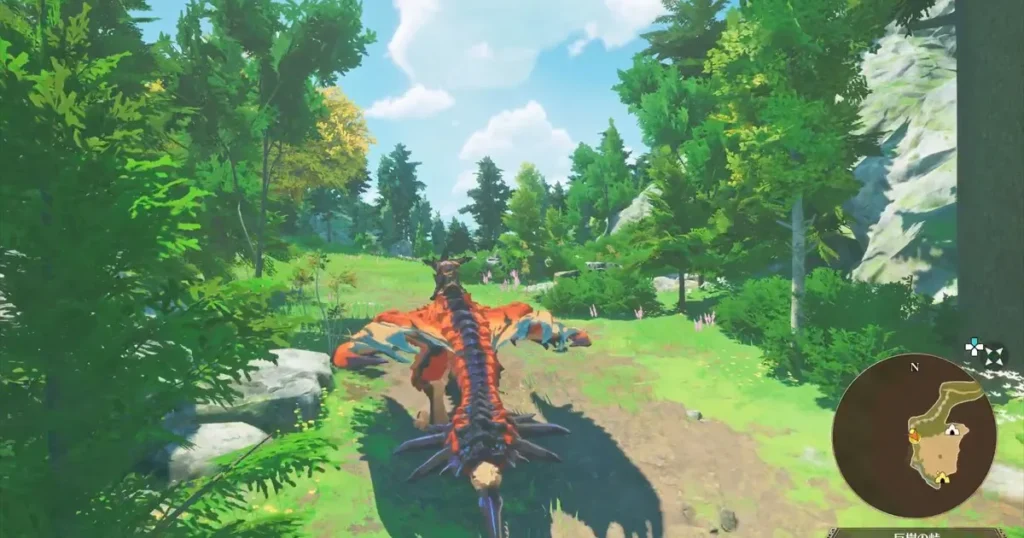Screen dimensions: 1024x538
Task: Open the circular minimap
Action: click(914, 436)
